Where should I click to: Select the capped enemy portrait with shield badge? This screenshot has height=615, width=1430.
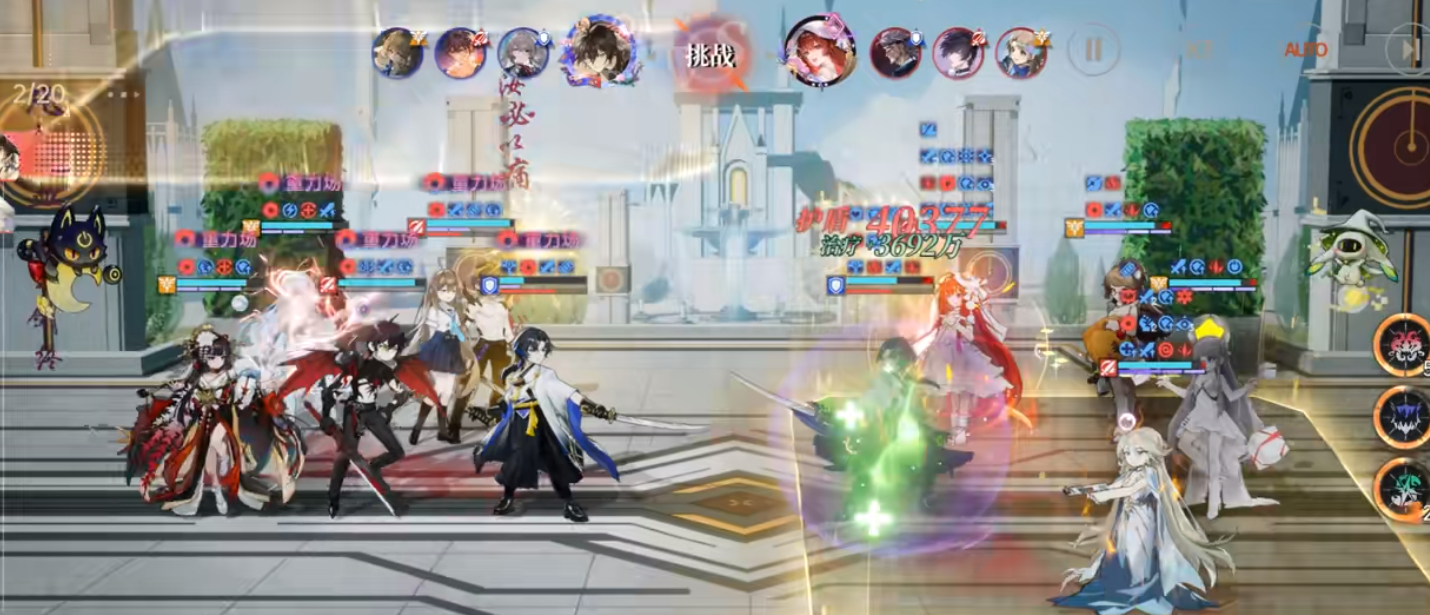click(895, 52)
